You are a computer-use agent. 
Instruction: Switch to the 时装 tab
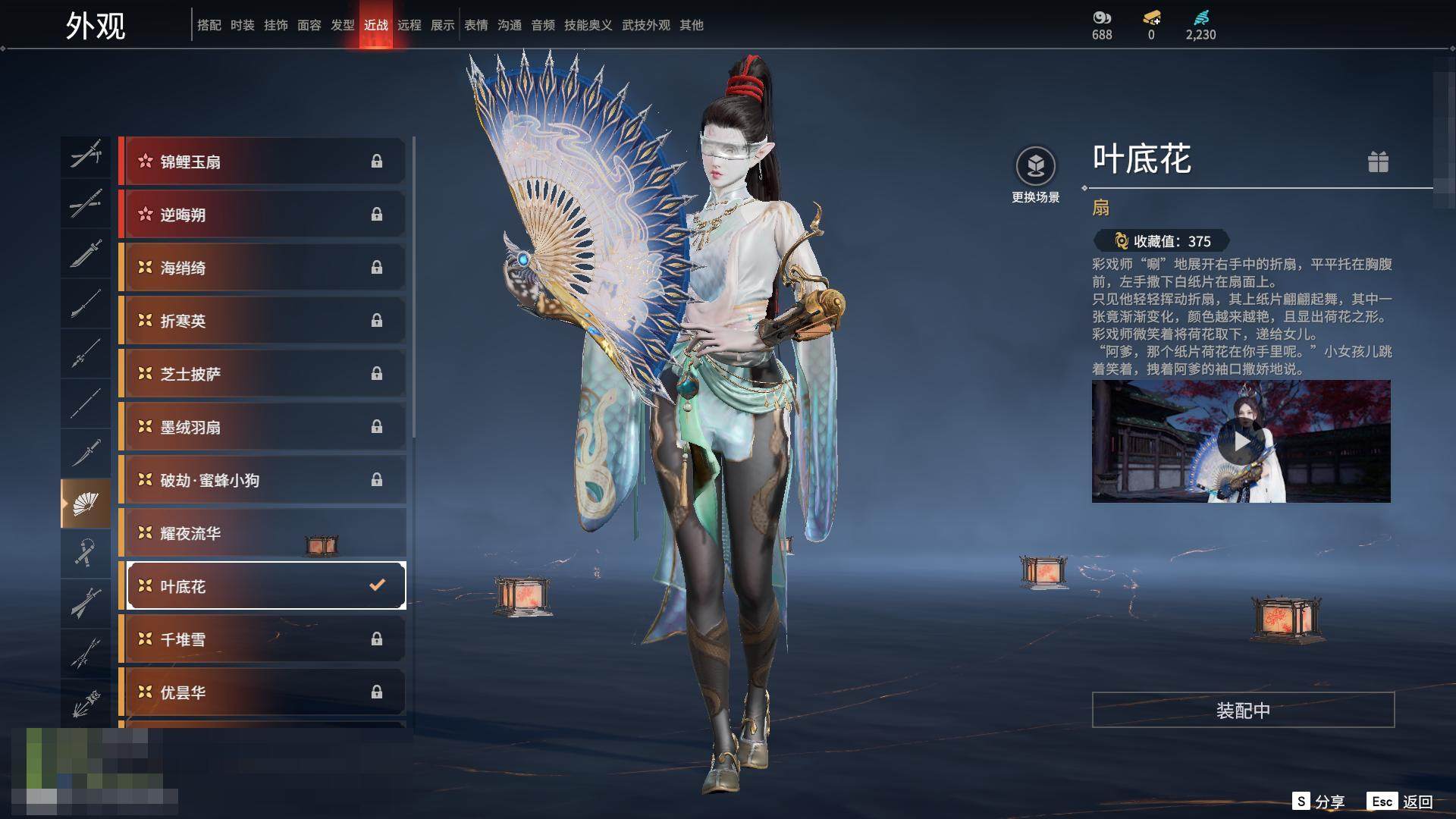tap(243, 25)
